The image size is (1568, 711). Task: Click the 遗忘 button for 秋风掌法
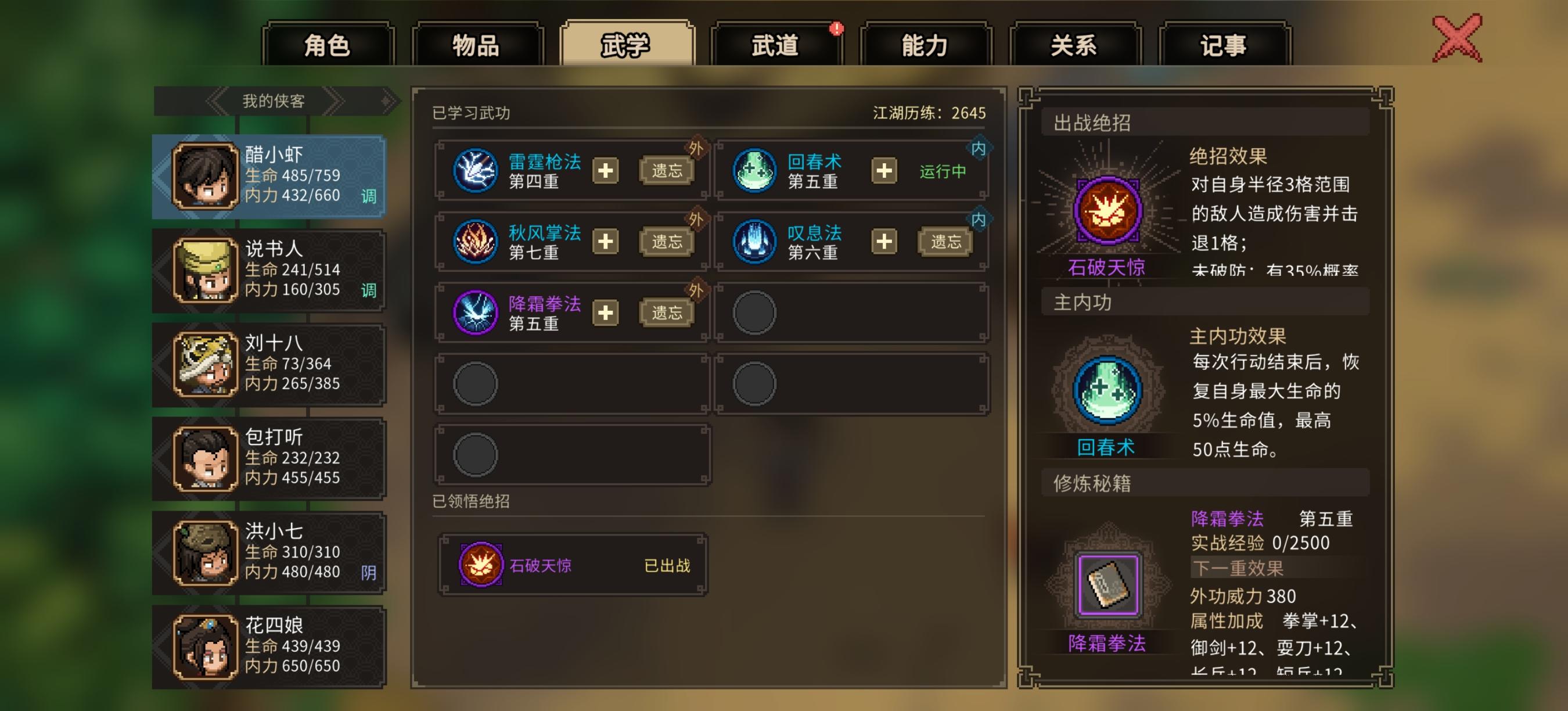667,242
